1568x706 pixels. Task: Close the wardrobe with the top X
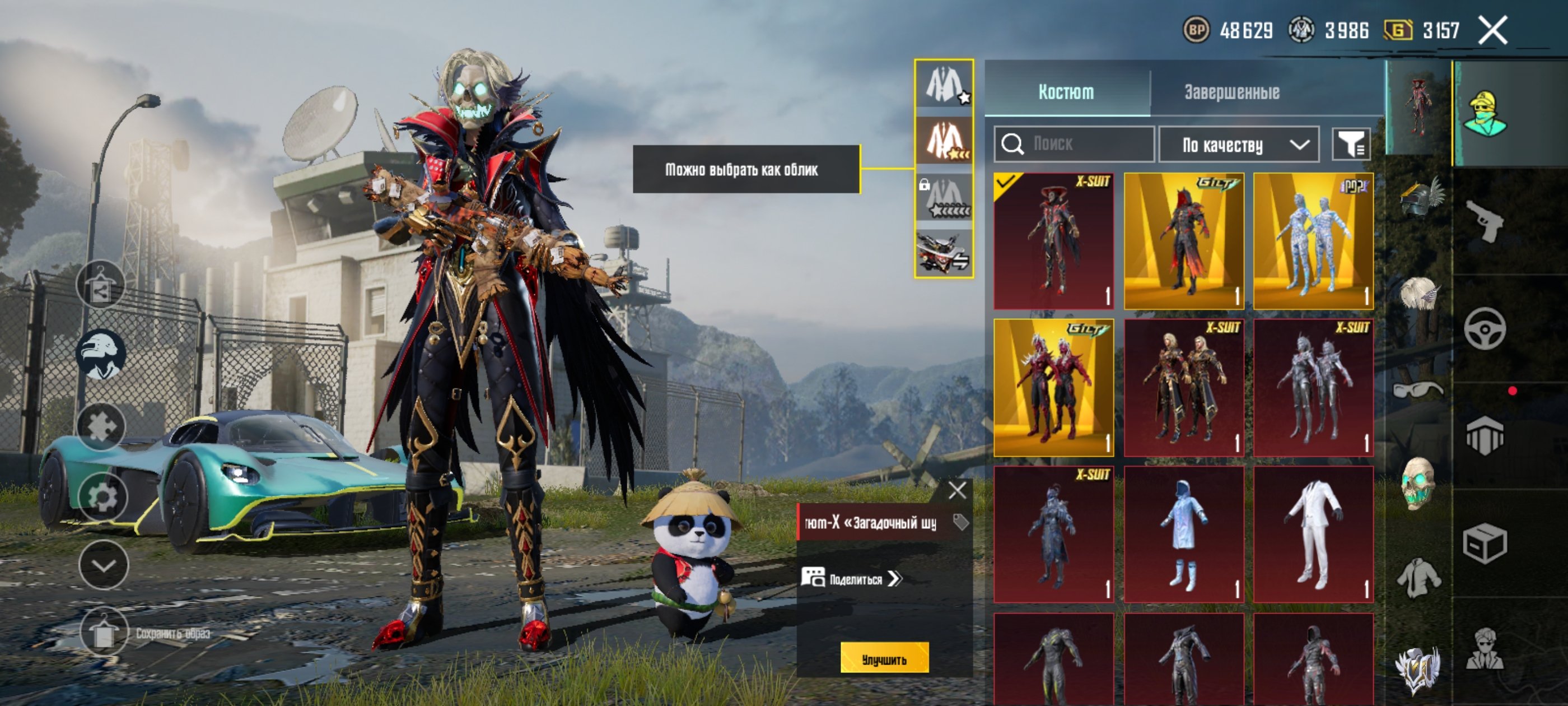[1492, 30]
